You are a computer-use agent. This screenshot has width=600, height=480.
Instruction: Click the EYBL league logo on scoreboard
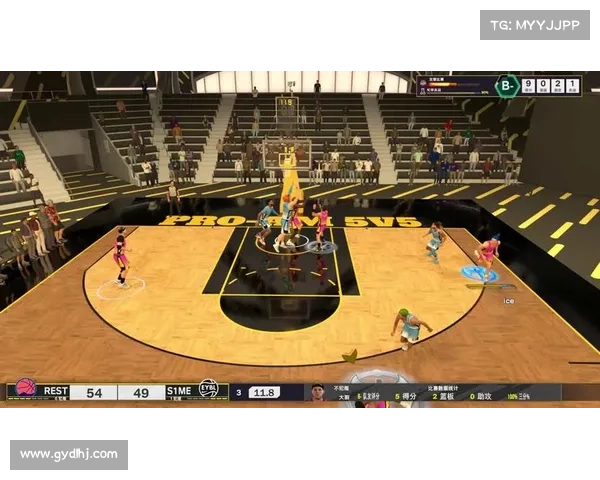209,390
